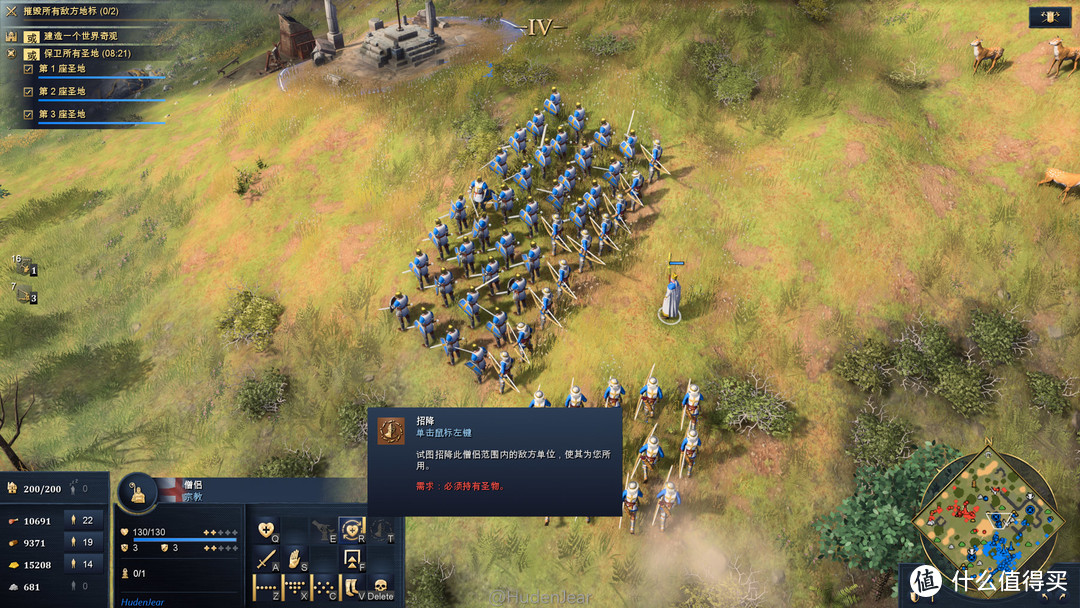Open the game menu at top right
Viewport: 1080px width, 608px height.
coord(1051,16)
